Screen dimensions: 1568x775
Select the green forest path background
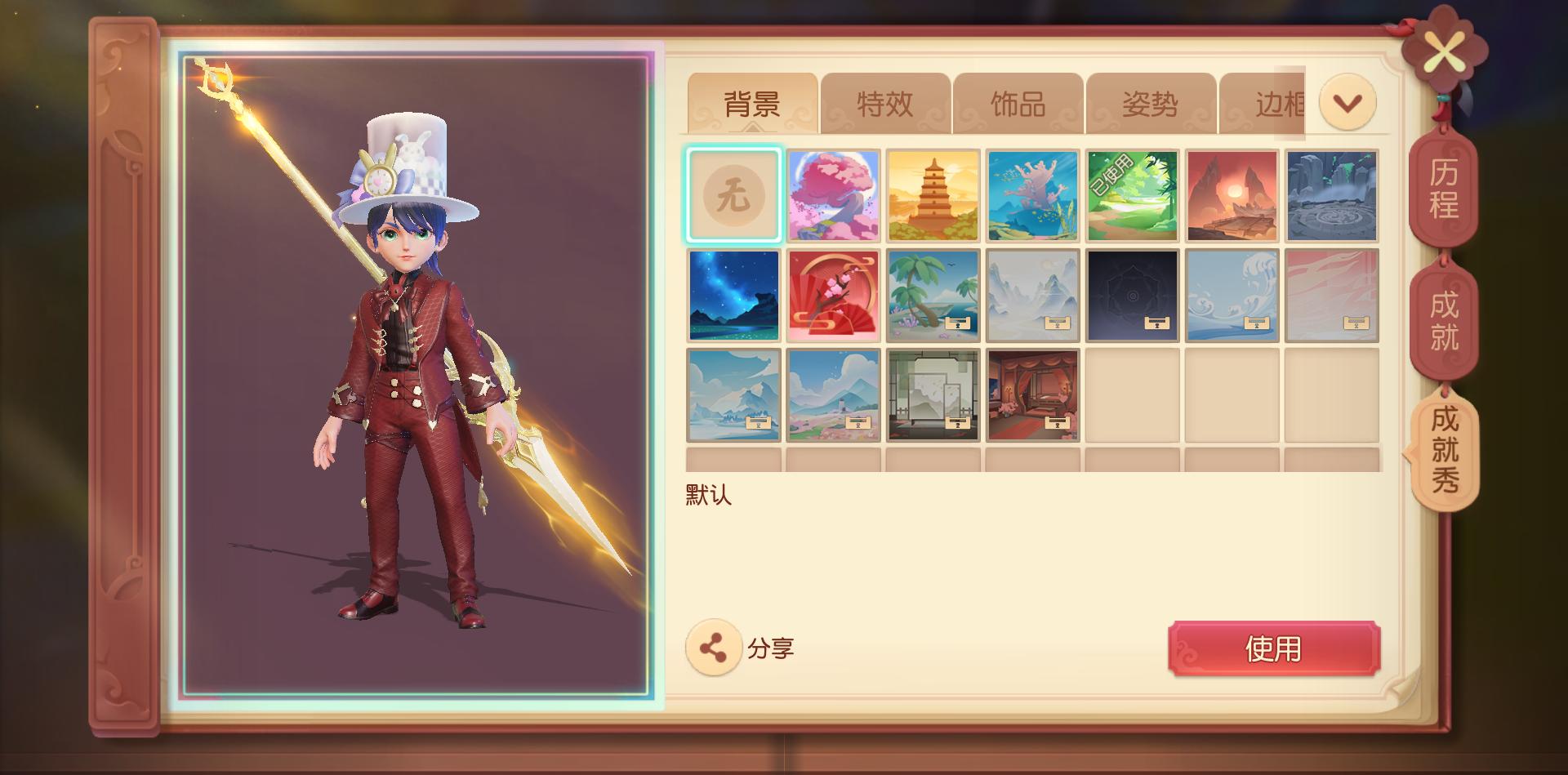[1132, 195]
